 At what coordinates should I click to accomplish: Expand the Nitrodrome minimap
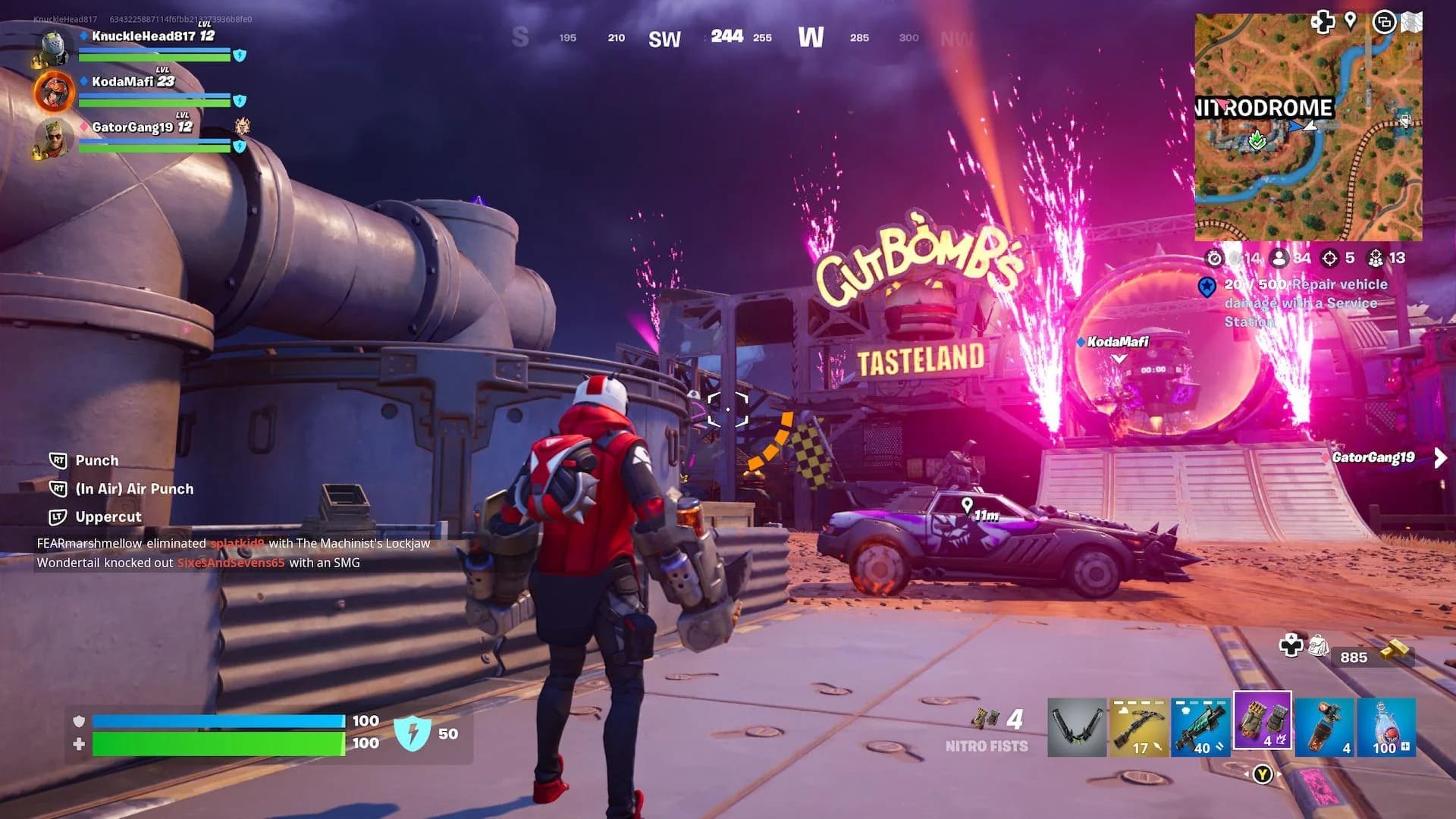point(1308,127)
